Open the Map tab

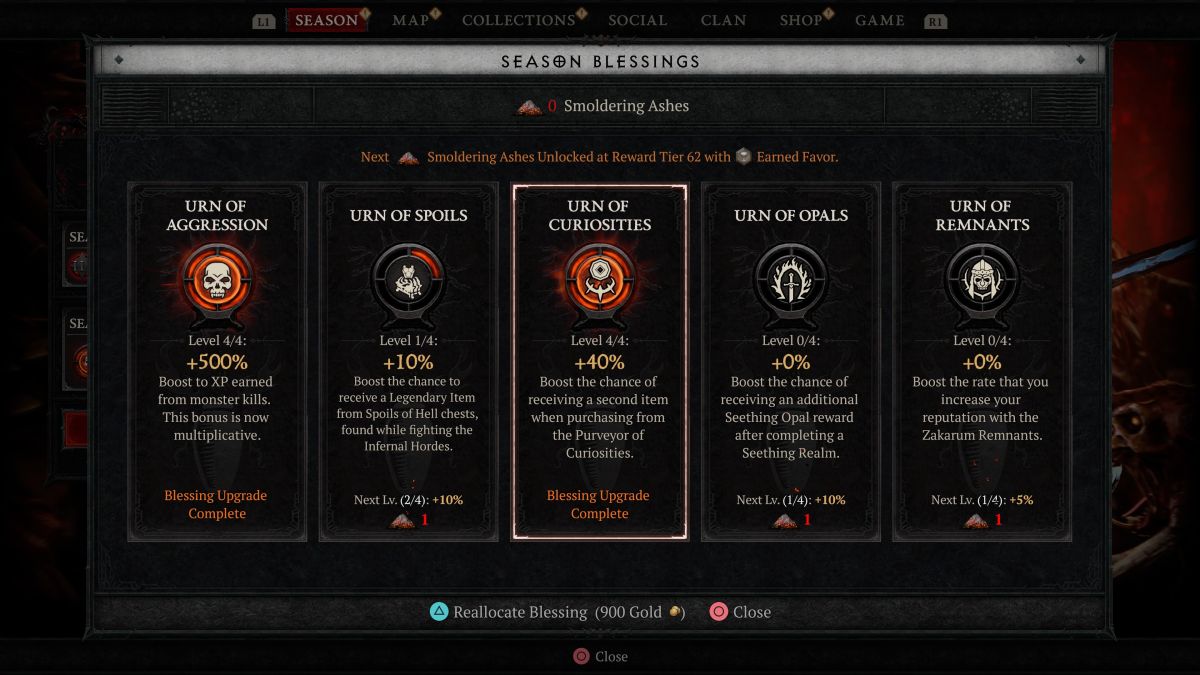[411, 20]
